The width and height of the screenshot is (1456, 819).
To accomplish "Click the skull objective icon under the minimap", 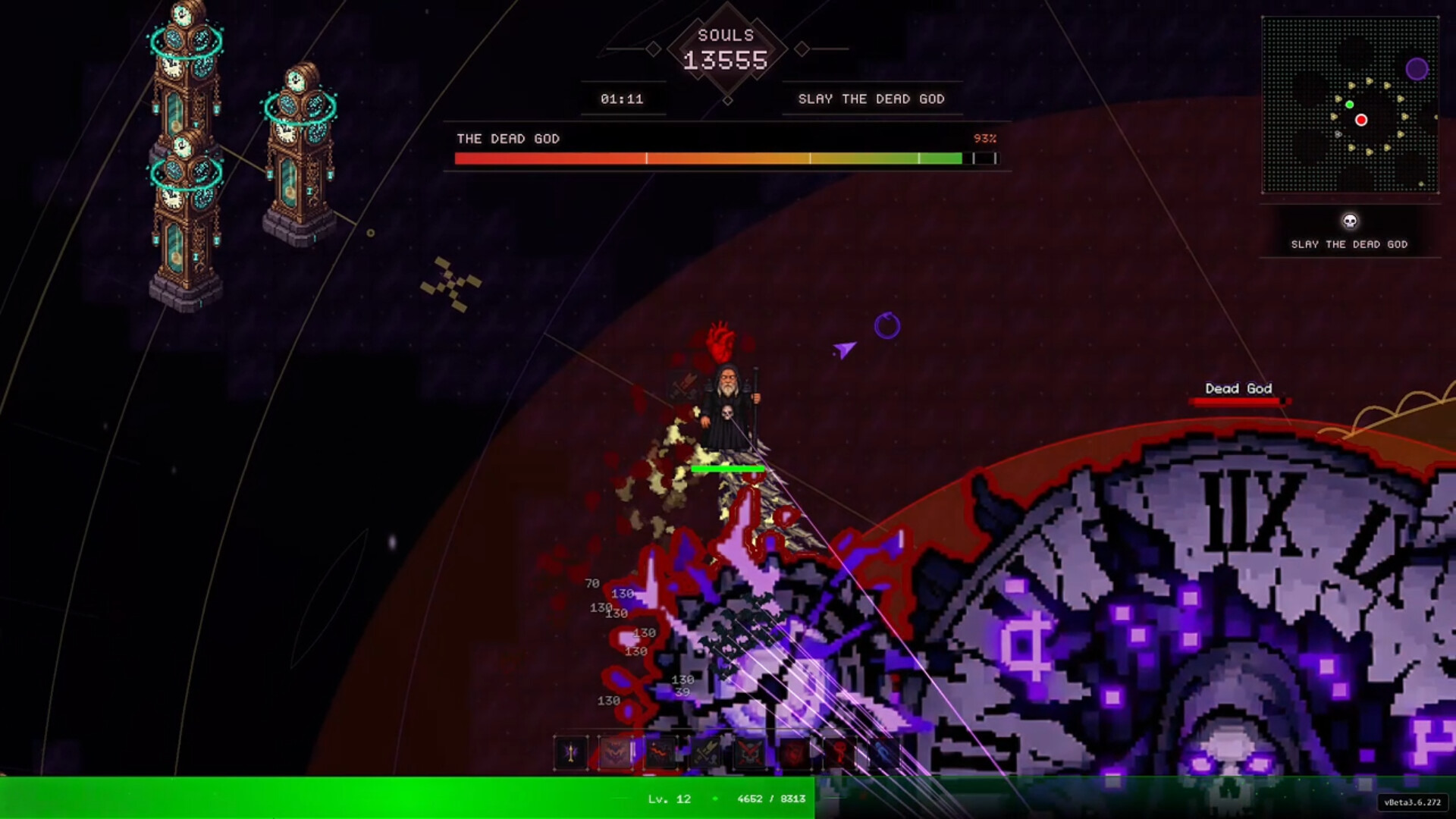I will 1351,221.
